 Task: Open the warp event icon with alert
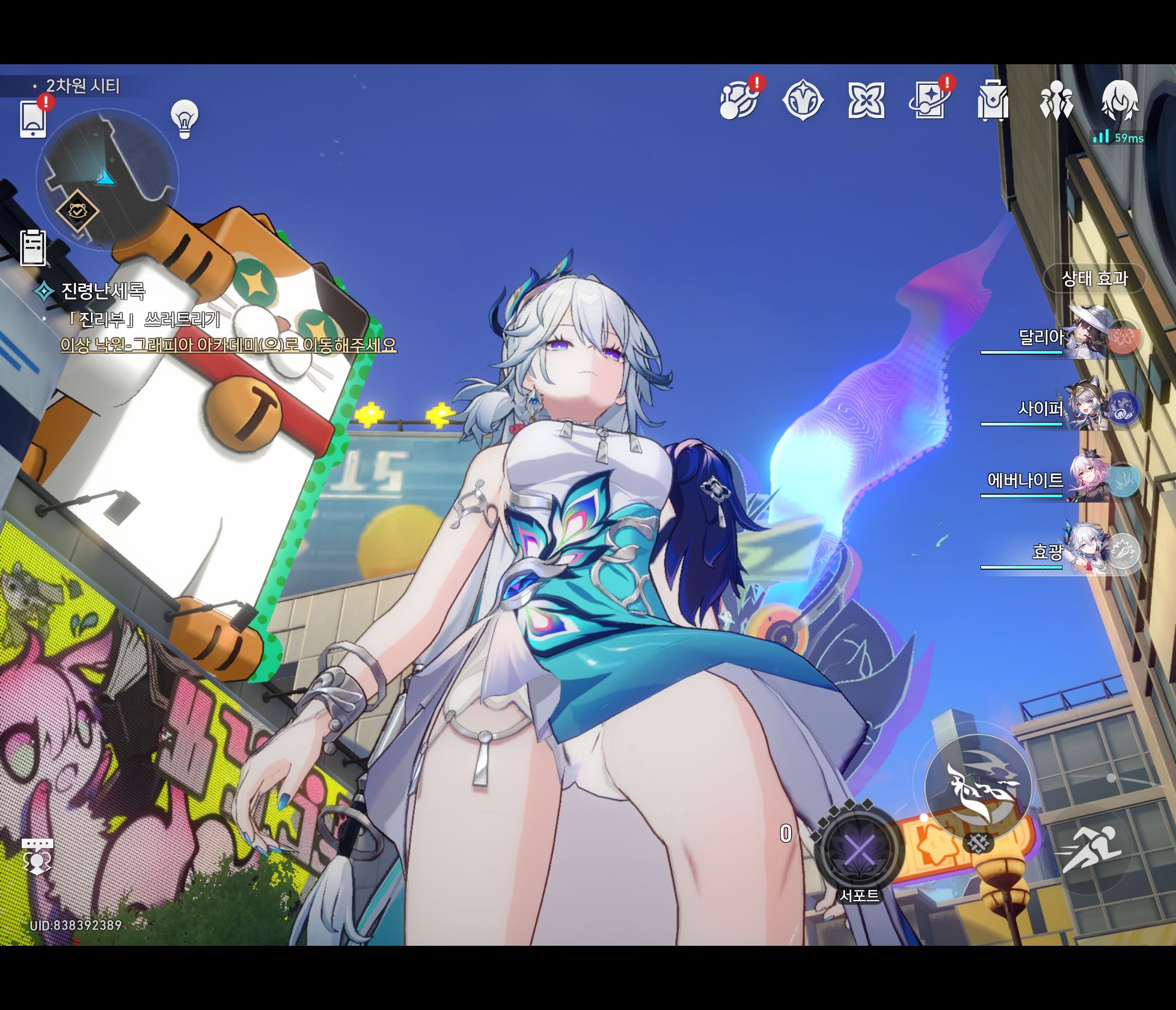[739, 101]
